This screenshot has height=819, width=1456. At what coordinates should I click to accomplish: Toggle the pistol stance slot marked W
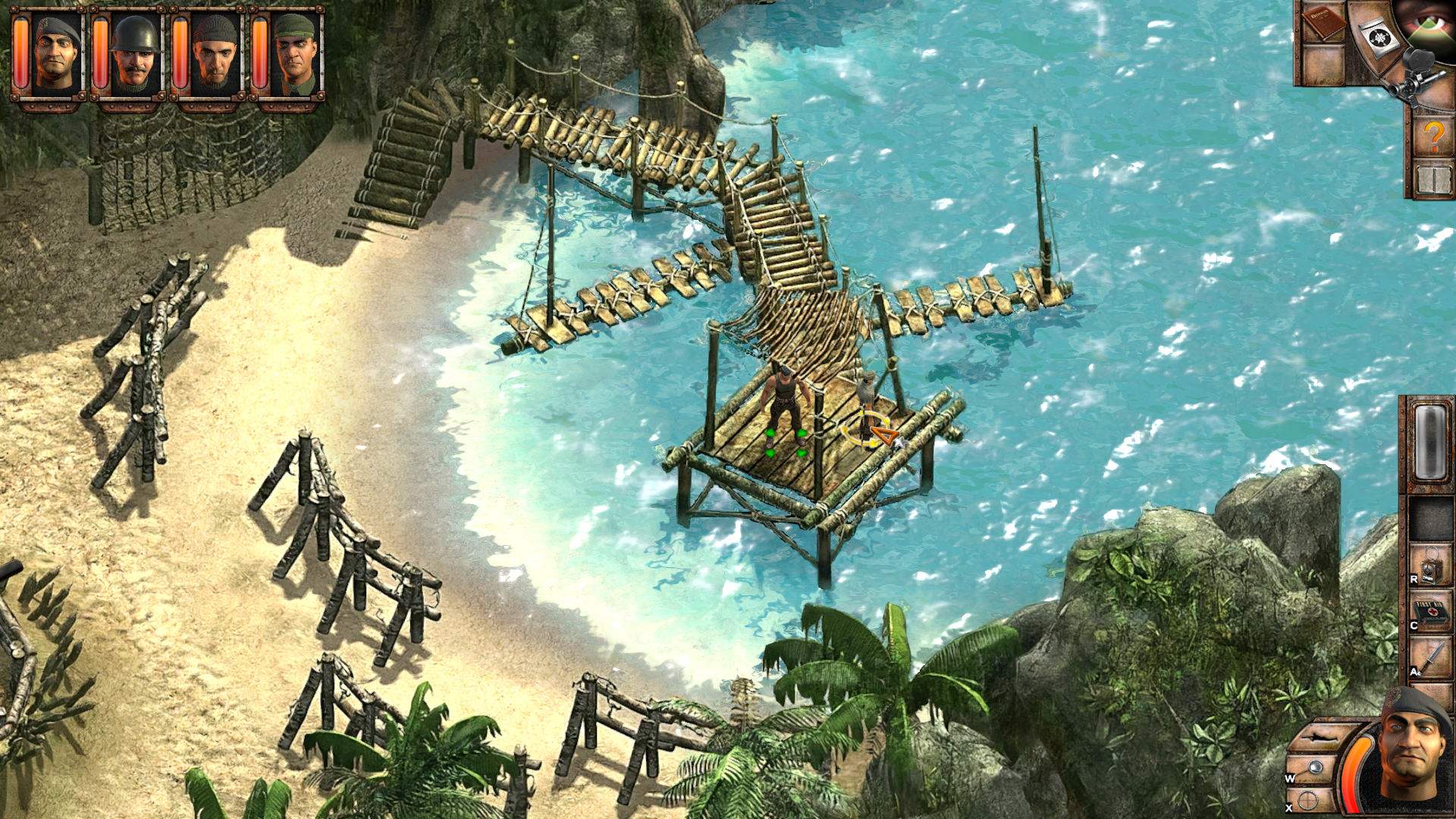[1314, 767]
